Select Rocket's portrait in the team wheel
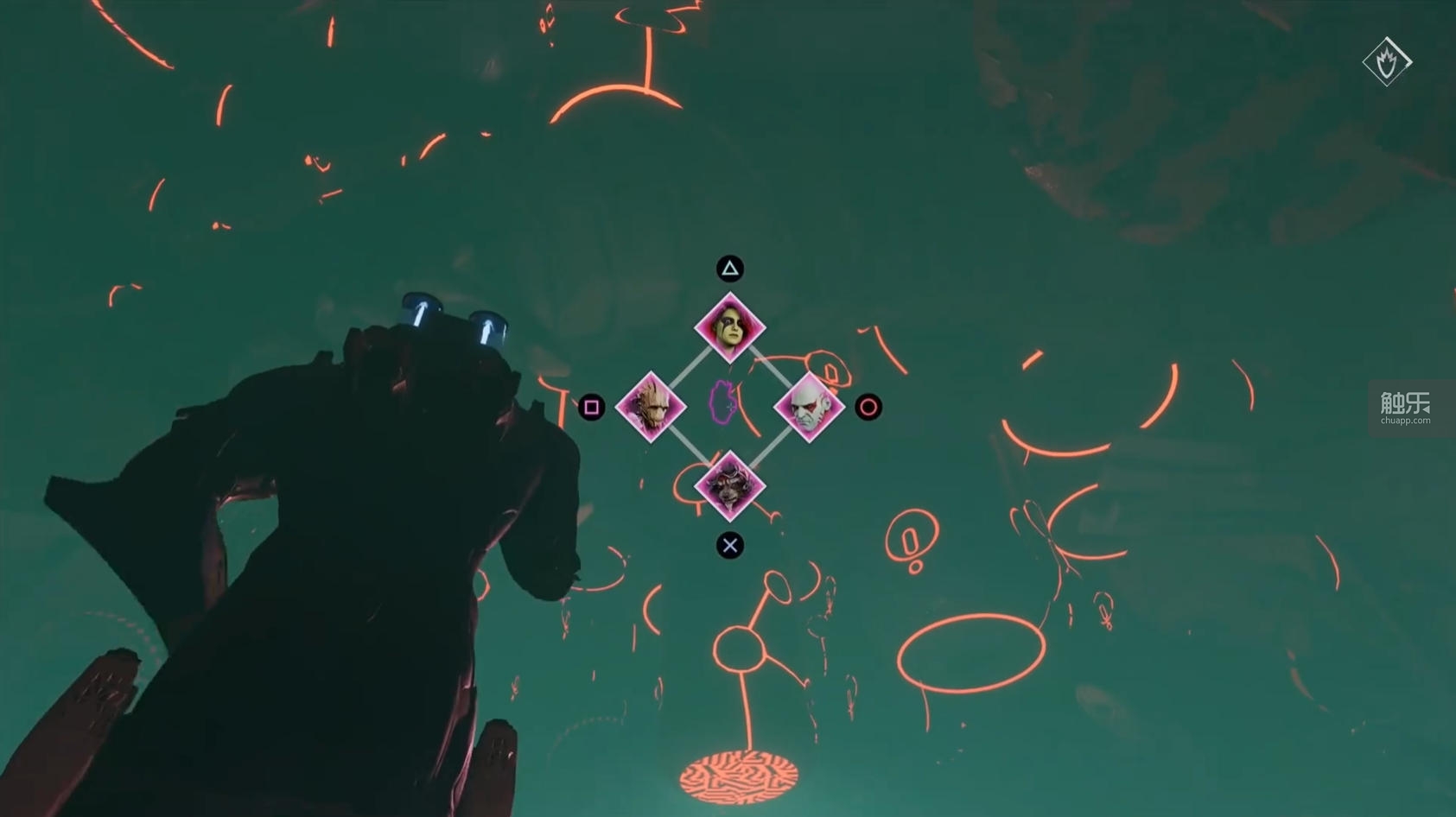 (x=730, y=486)
